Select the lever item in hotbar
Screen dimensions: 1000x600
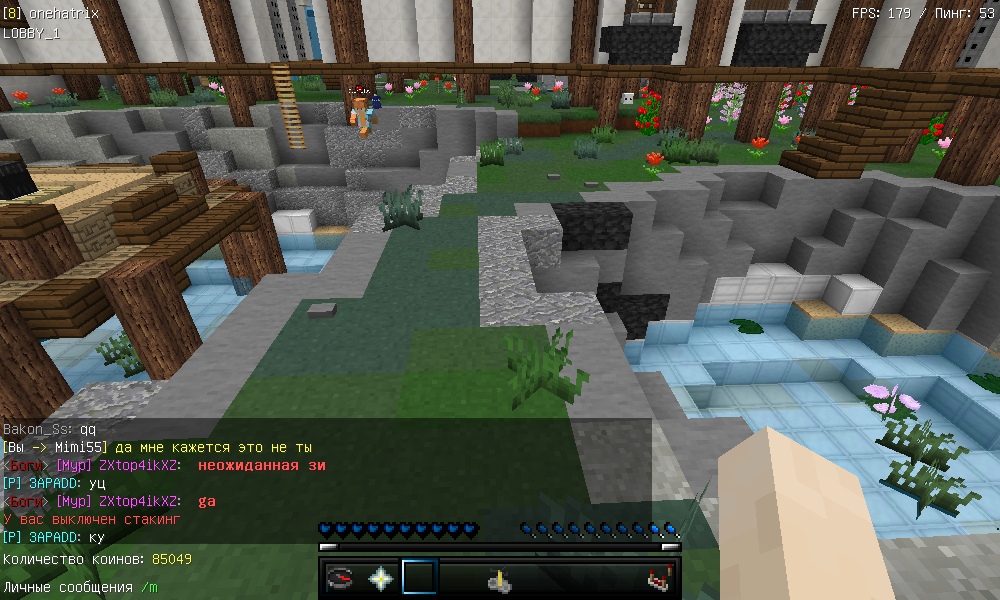point(498,578)
